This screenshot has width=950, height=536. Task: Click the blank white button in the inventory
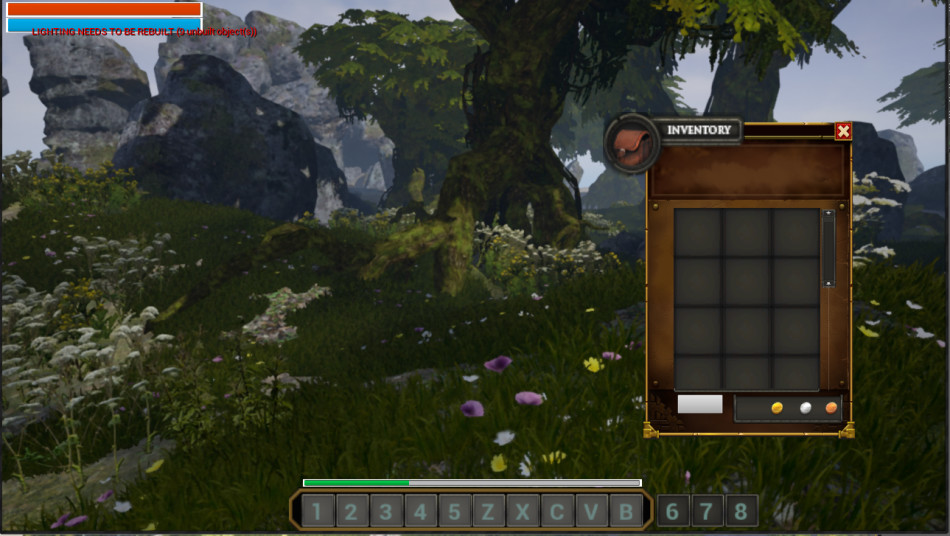[x=700, y=404]
